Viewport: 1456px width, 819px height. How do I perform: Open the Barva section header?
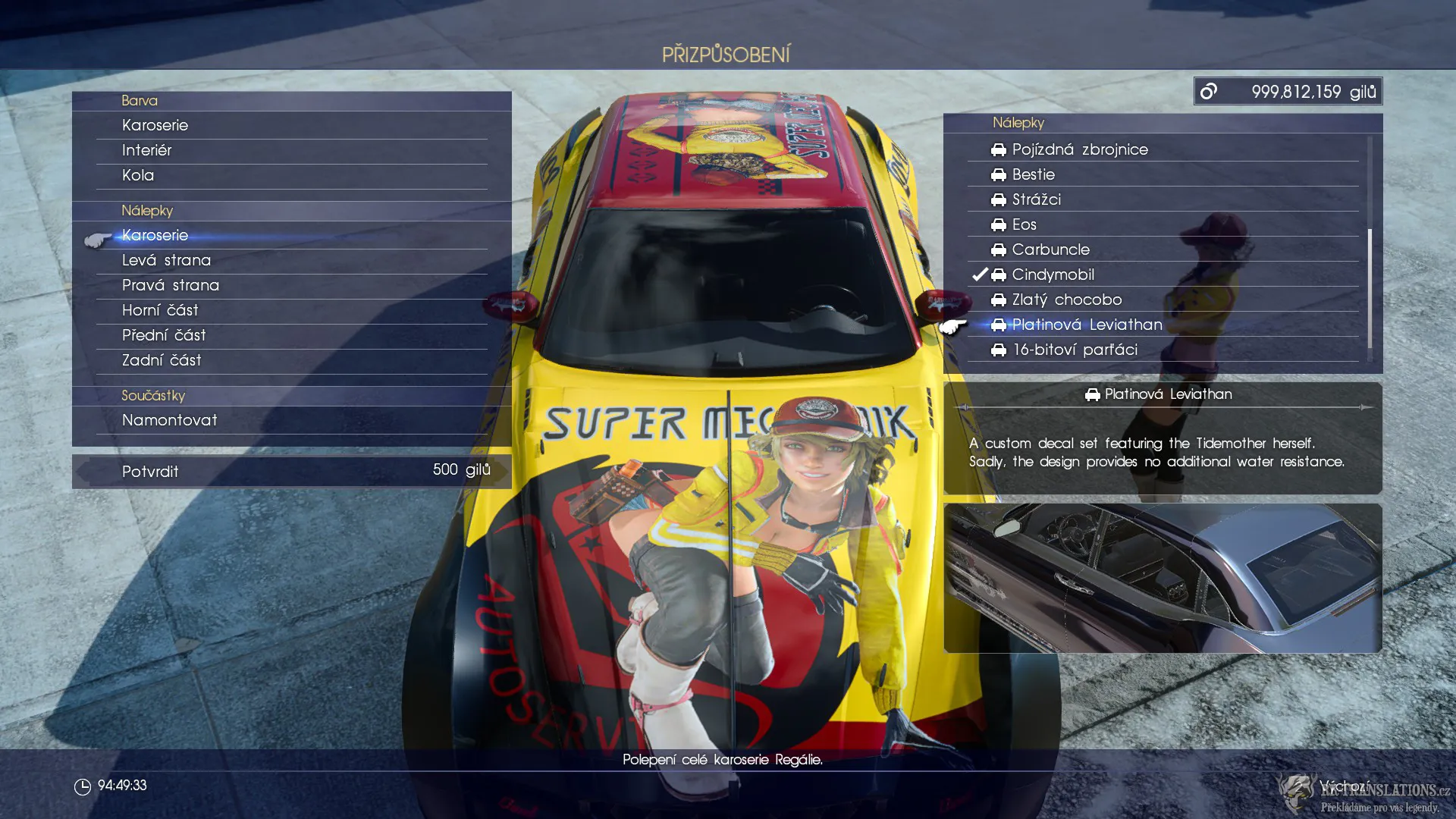pyautogui.click(x=140, y=100)
